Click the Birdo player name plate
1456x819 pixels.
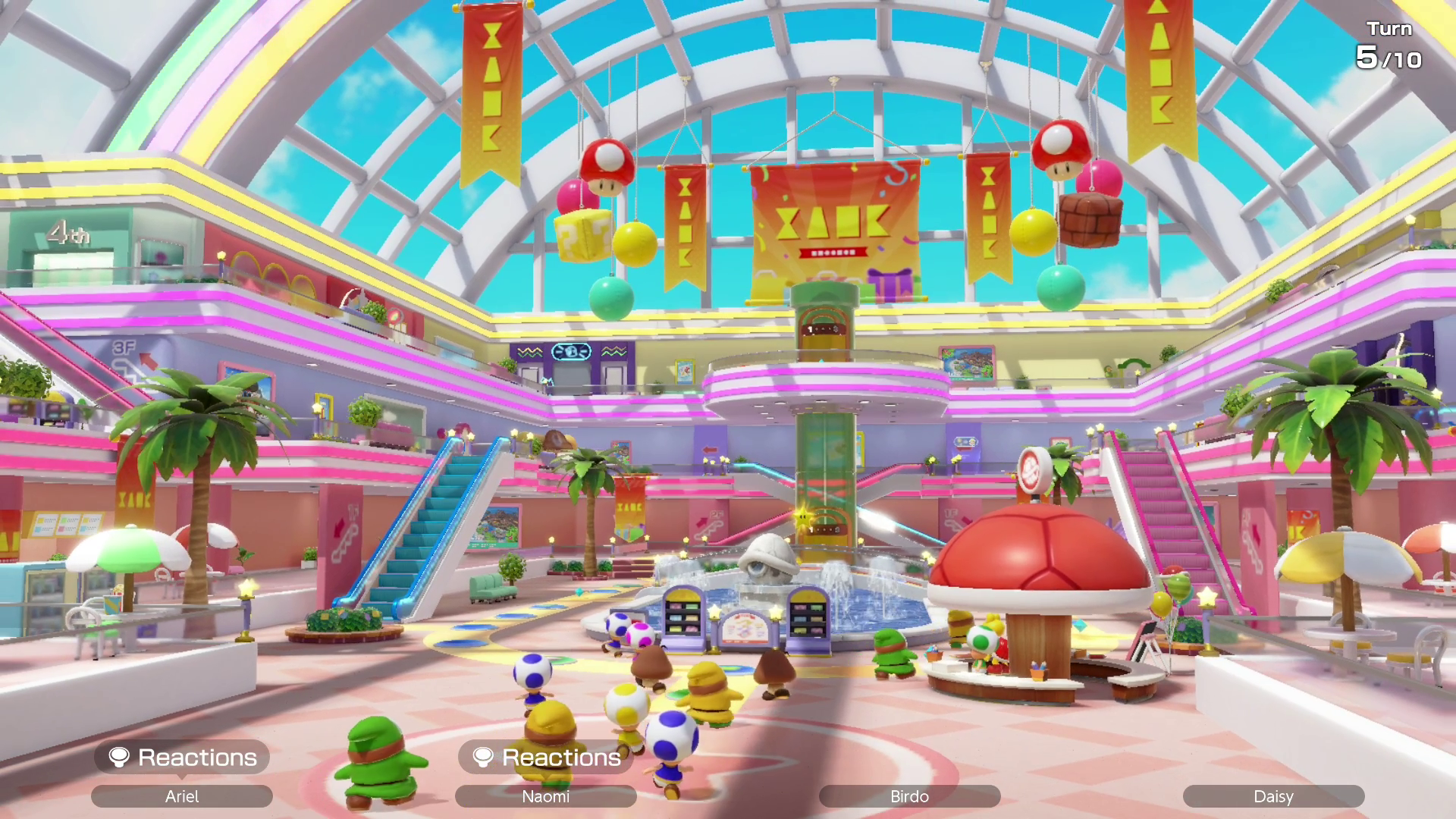tap(909, 796)
